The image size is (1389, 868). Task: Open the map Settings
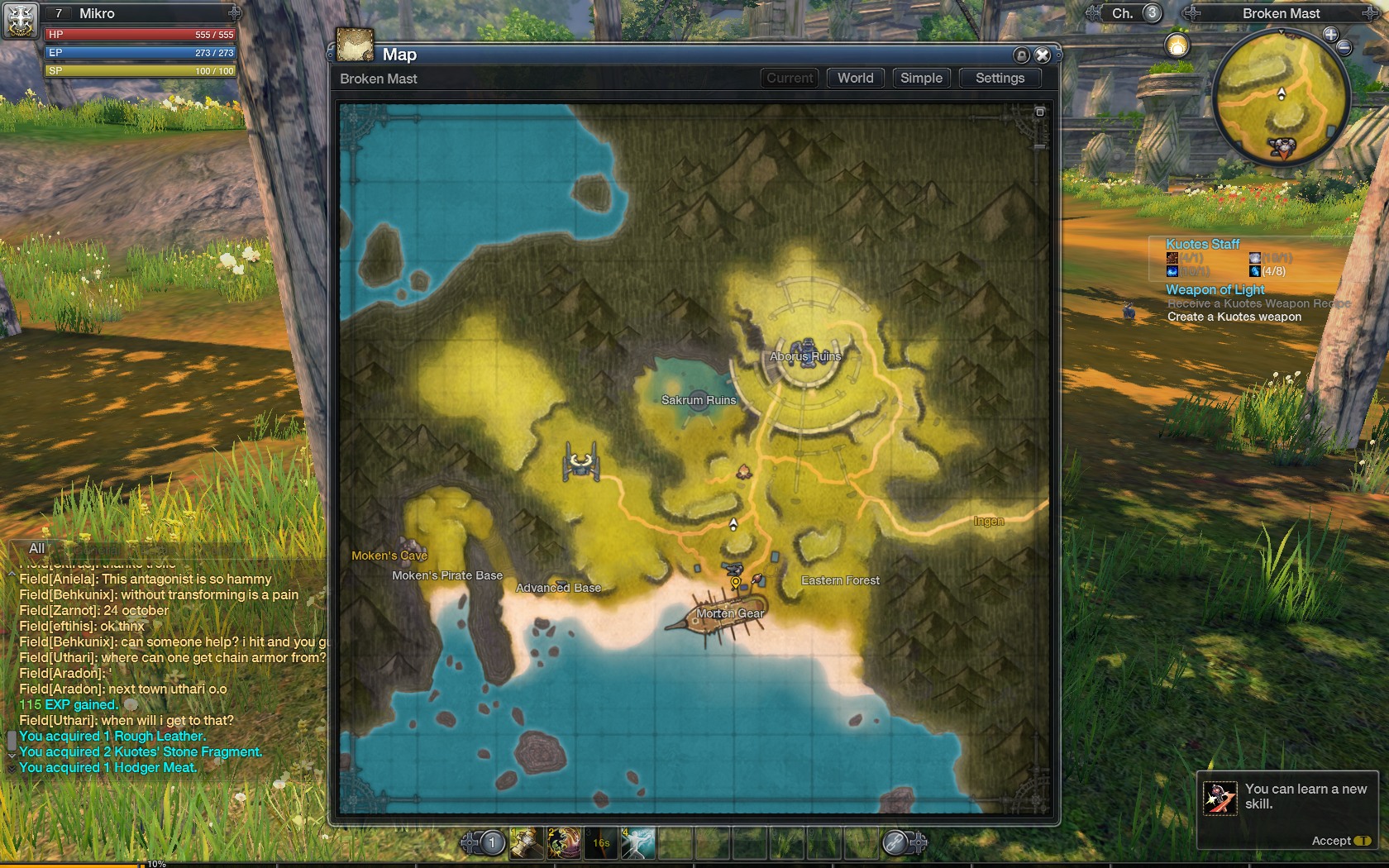coord(1000,78)
